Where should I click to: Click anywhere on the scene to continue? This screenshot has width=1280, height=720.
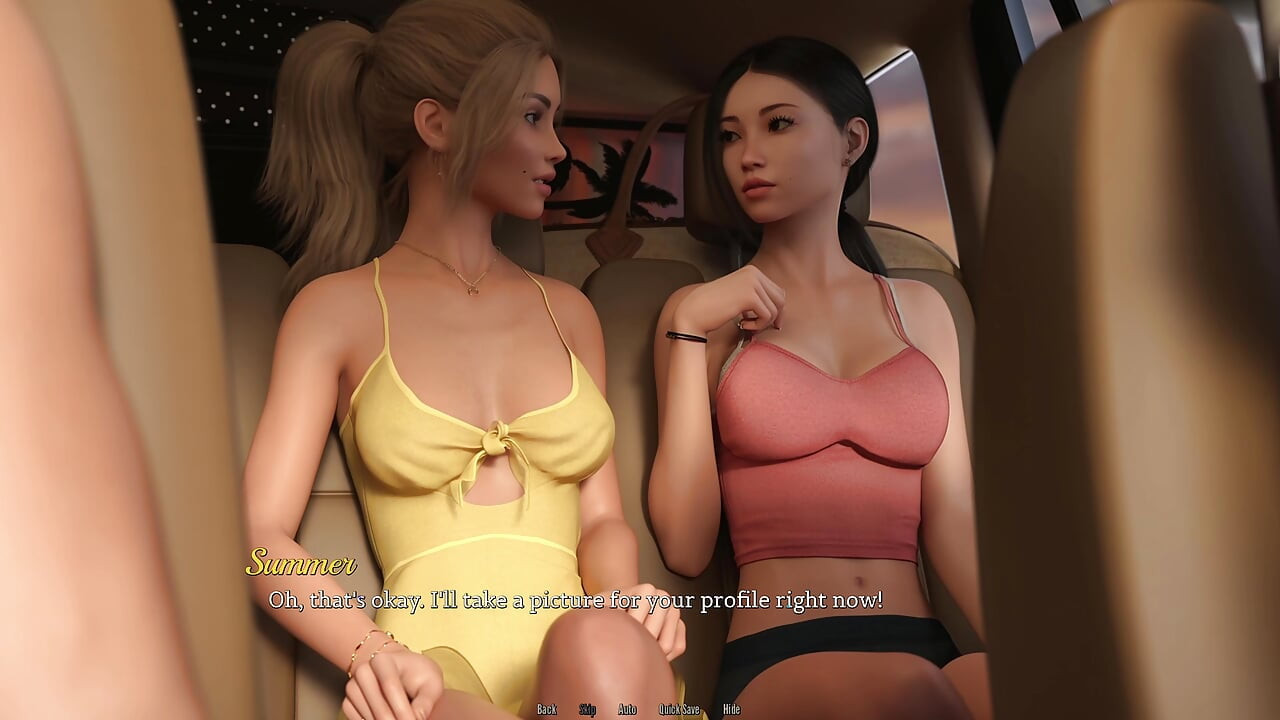[x=640, y=360]
